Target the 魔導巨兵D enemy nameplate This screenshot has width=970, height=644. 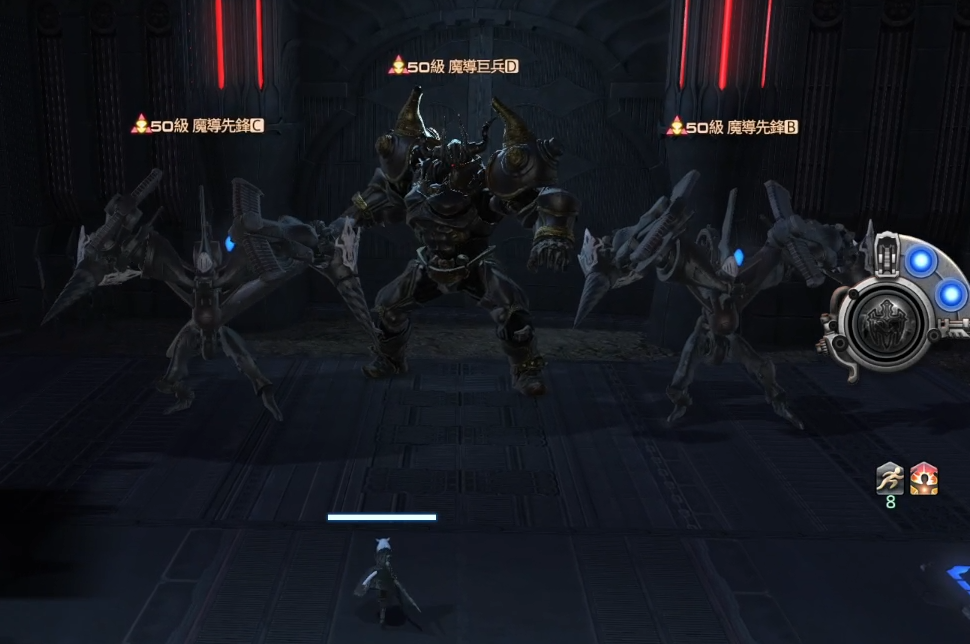pos(455,66)
